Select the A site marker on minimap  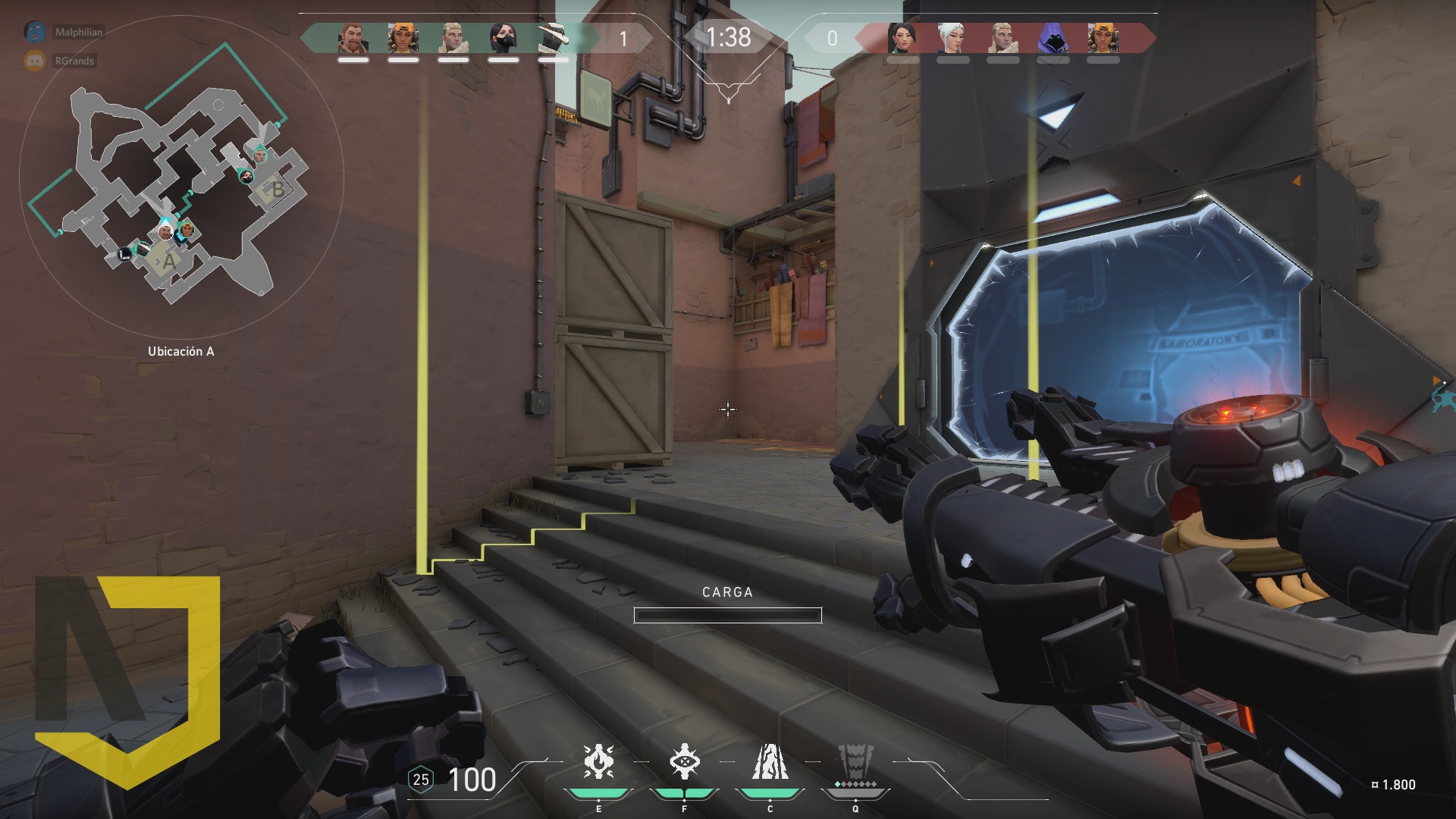point(168,262)
